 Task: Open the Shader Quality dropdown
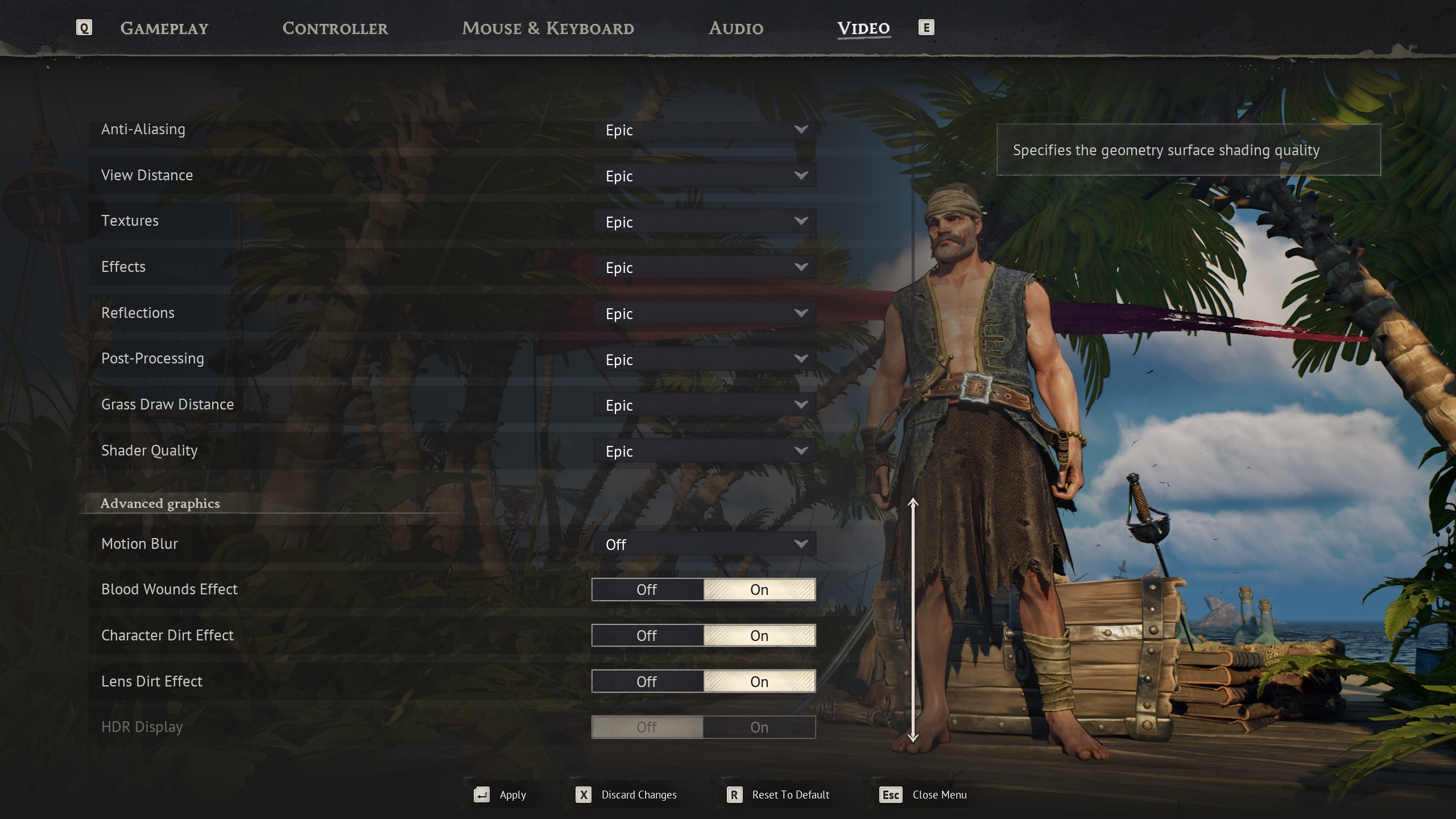[704, 451]
